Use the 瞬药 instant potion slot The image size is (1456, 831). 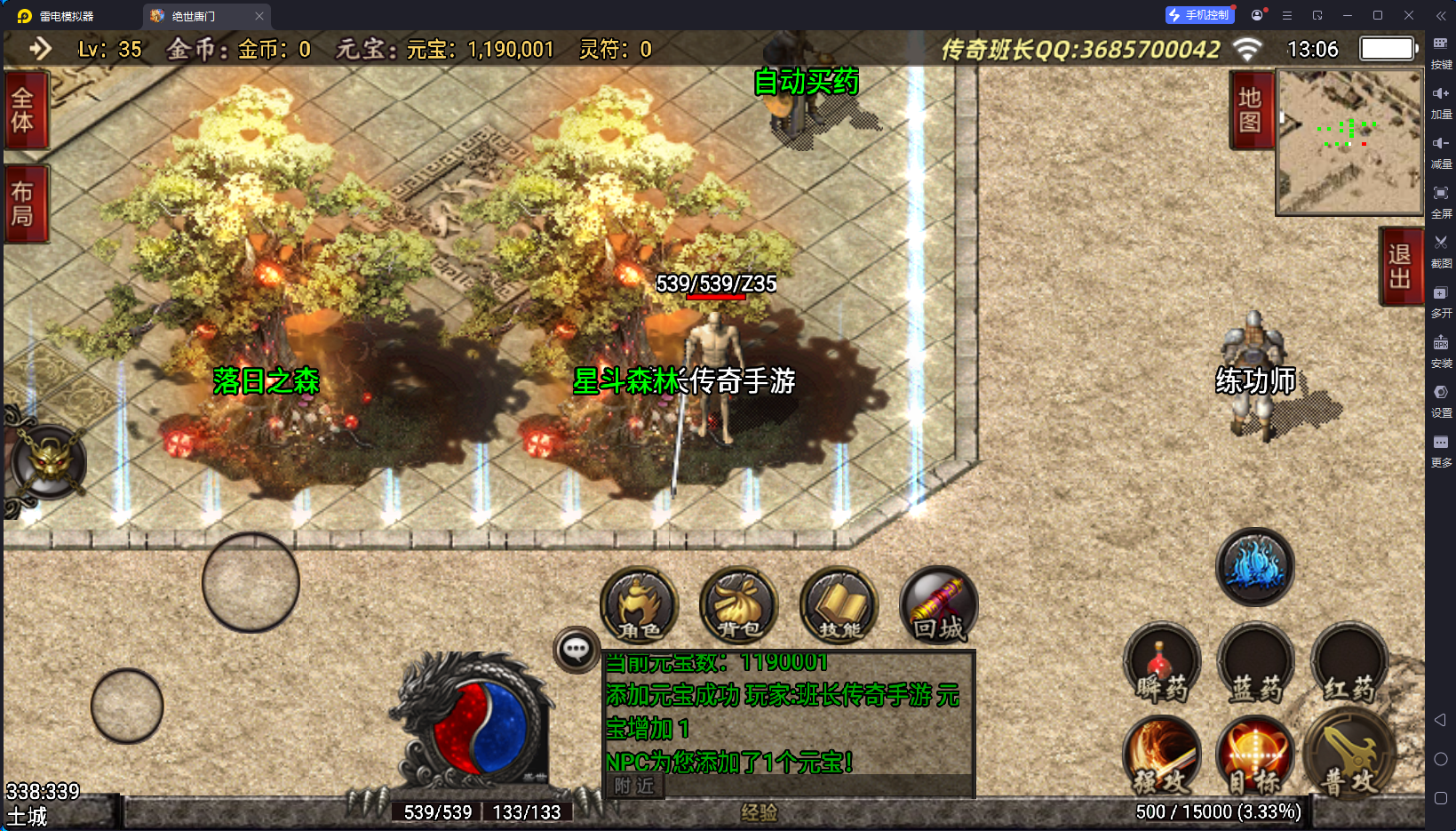pyautogui.click(x=1162, y=664)
